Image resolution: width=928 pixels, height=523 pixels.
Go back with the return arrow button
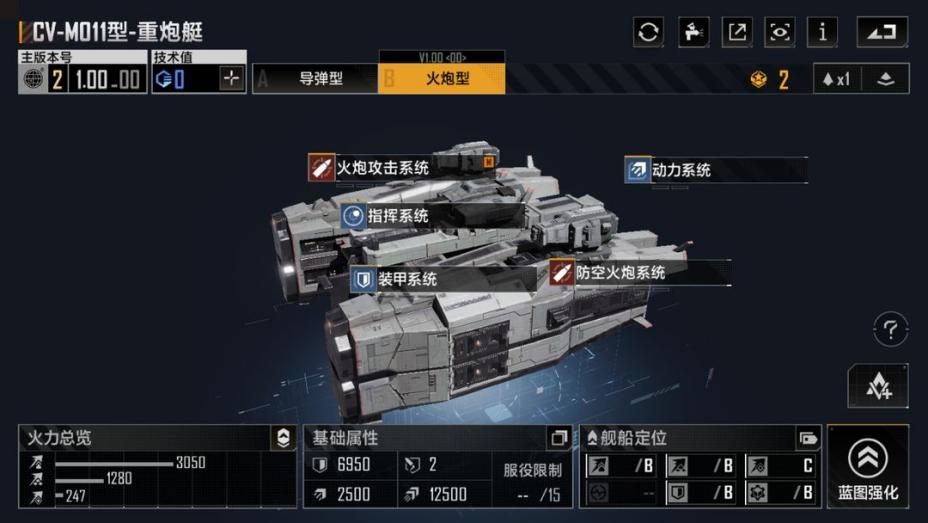coord(881,32)
